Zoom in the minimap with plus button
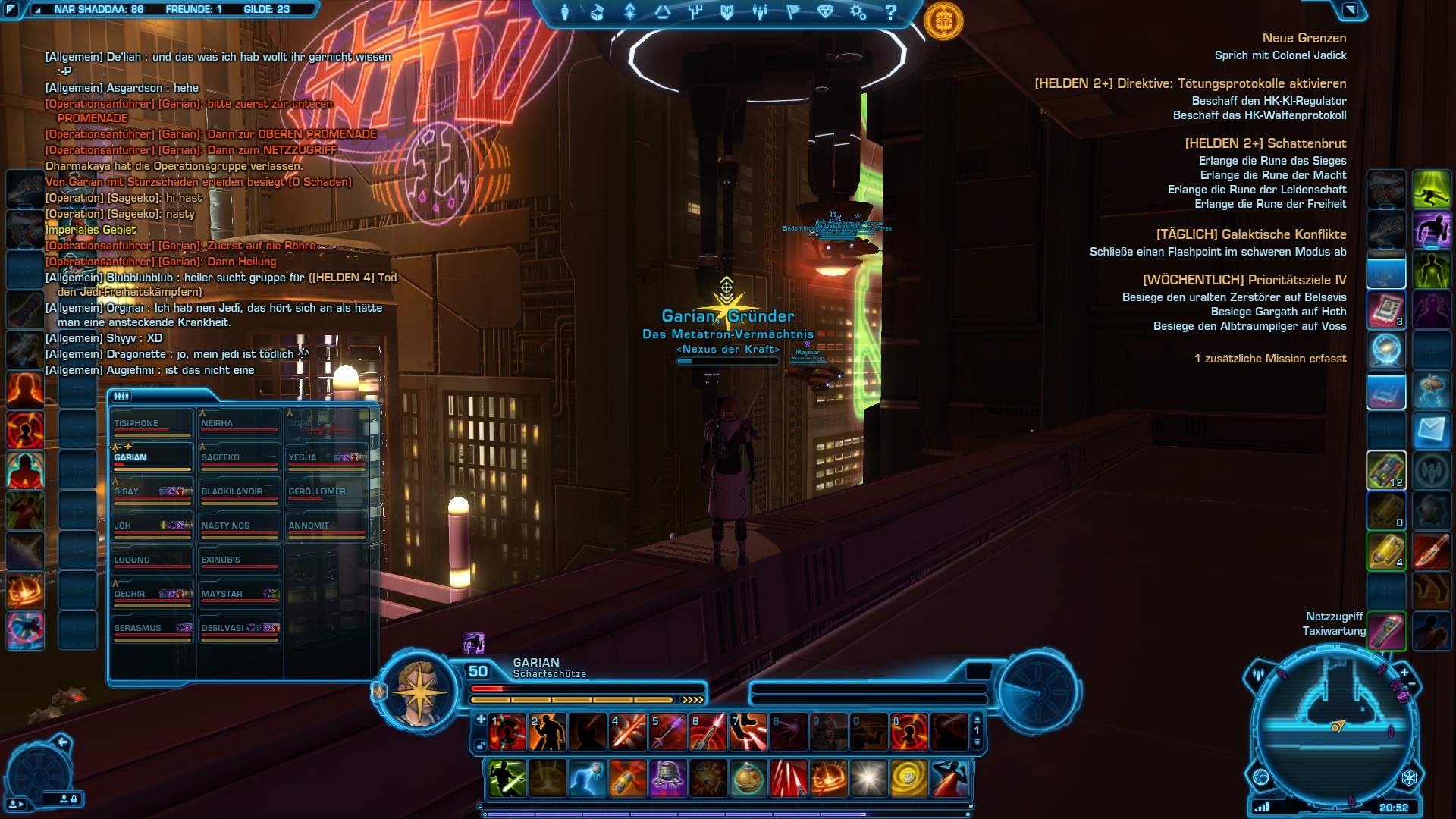 (x=1404, y=672)
